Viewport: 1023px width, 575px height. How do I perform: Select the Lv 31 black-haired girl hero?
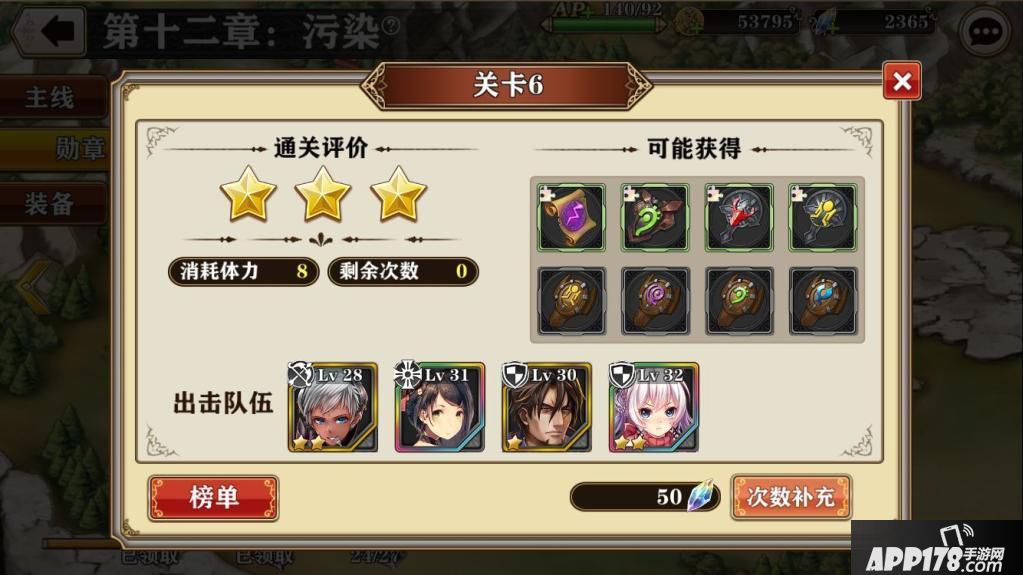point(440,408)
